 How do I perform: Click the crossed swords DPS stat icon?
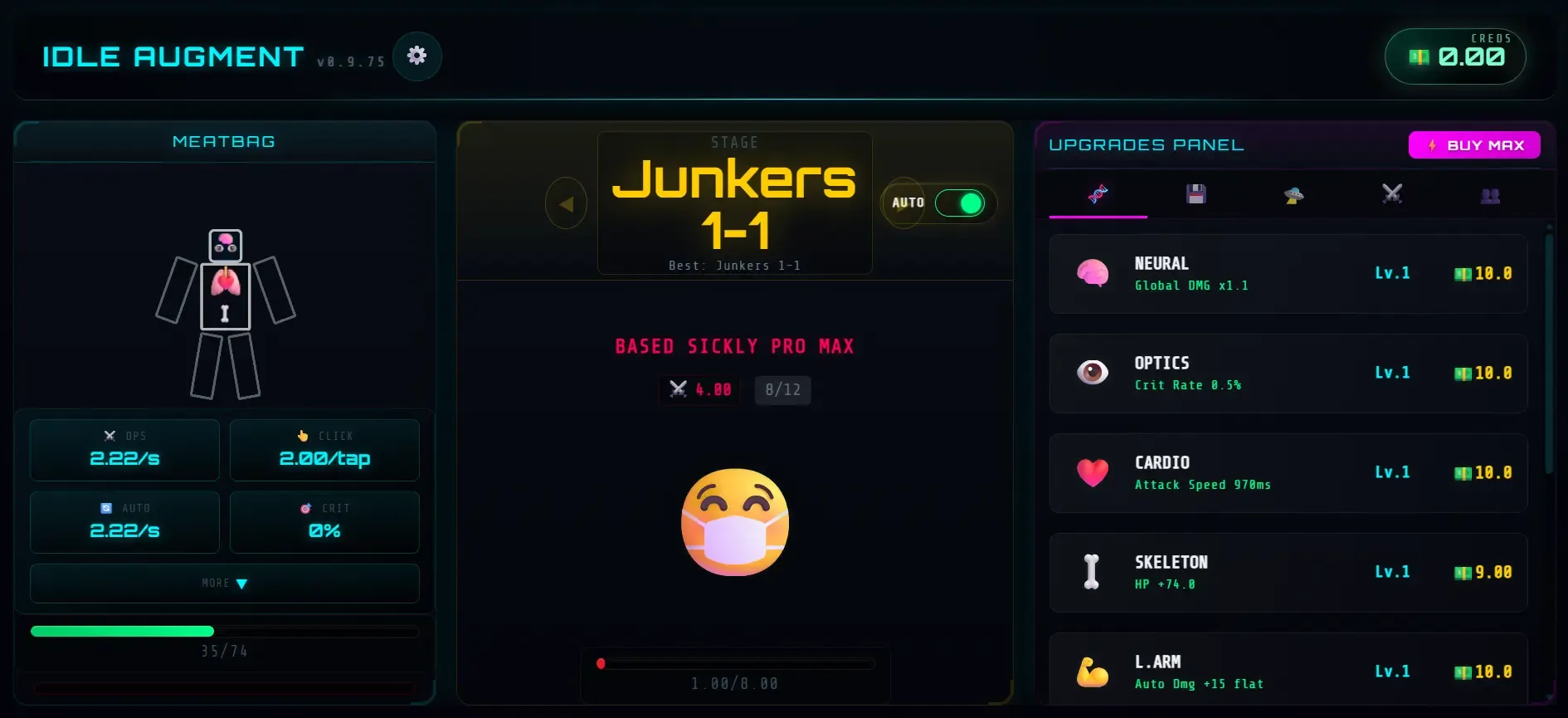110,435
